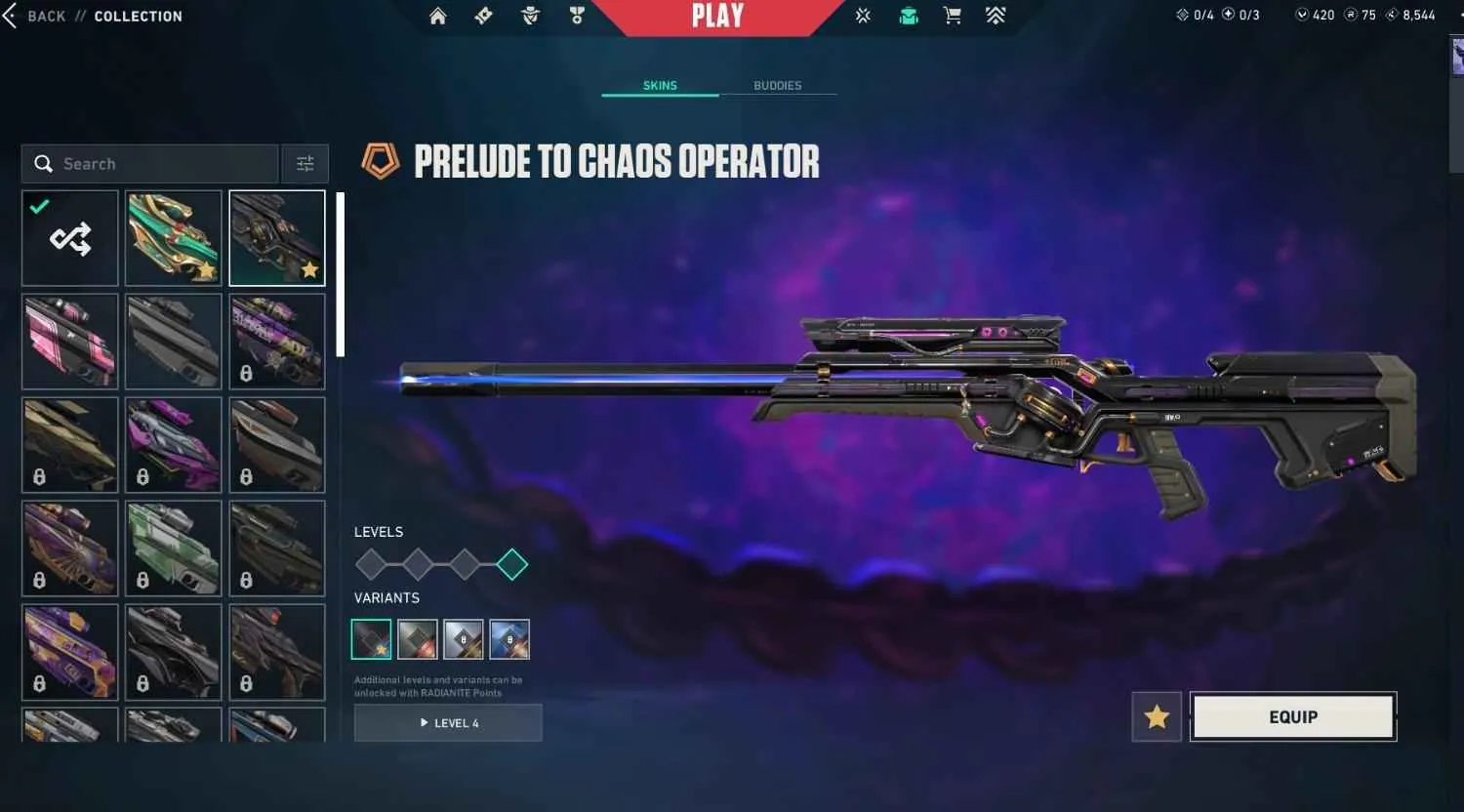Viewport: 1464px width, 812px height.
Task: Open the Home screen via house icon
Action: [x=437, y=16]
